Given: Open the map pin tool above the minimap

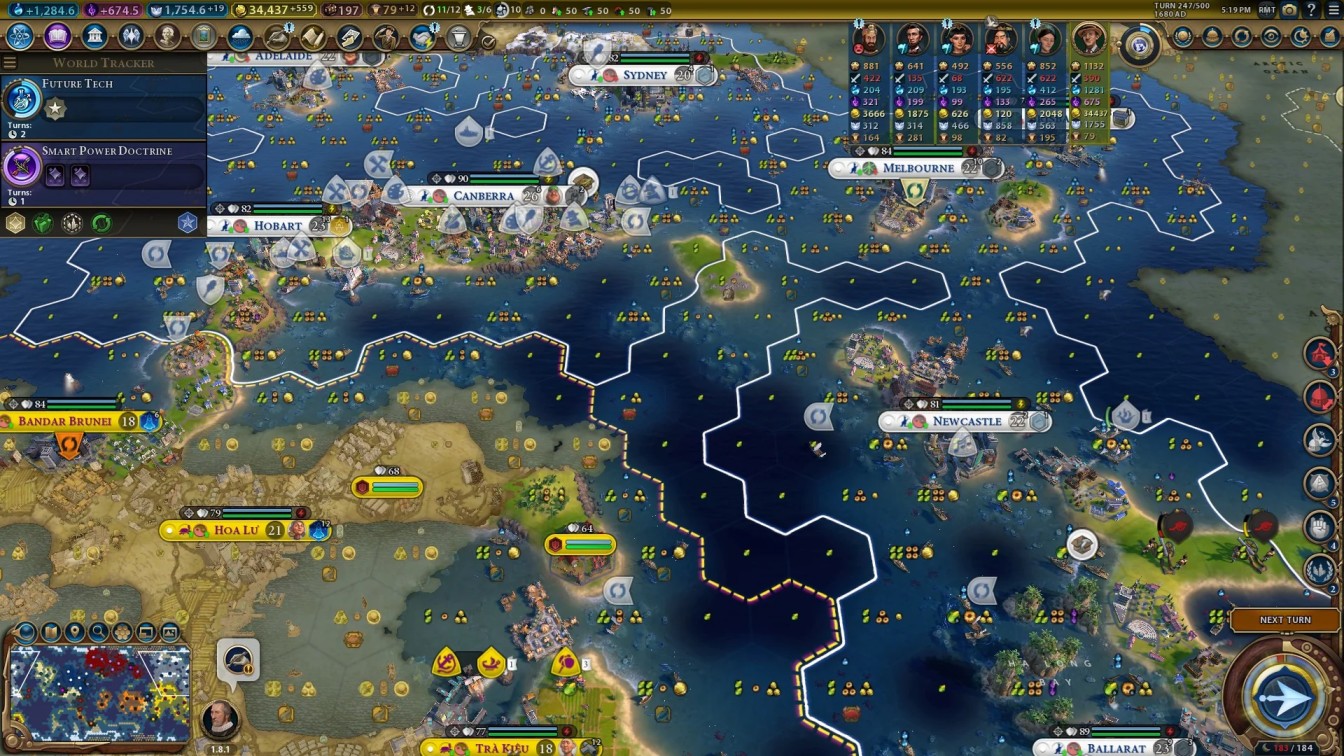Looking at the screenshot, I should pos(73,632).
